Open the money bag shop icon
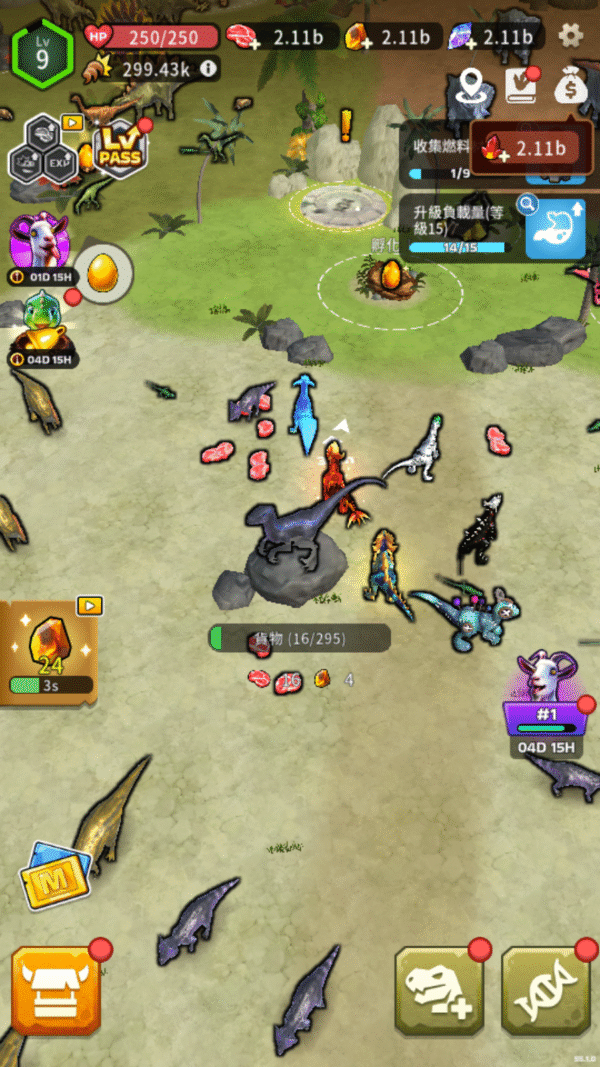 [571, 86]
